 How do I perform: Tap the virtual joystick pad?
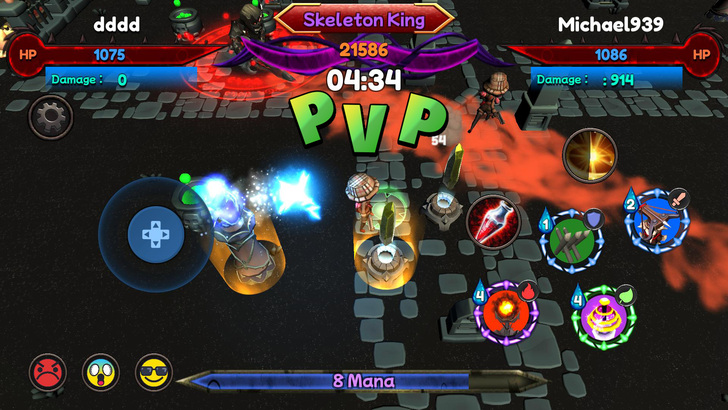(x=155, y=235)
